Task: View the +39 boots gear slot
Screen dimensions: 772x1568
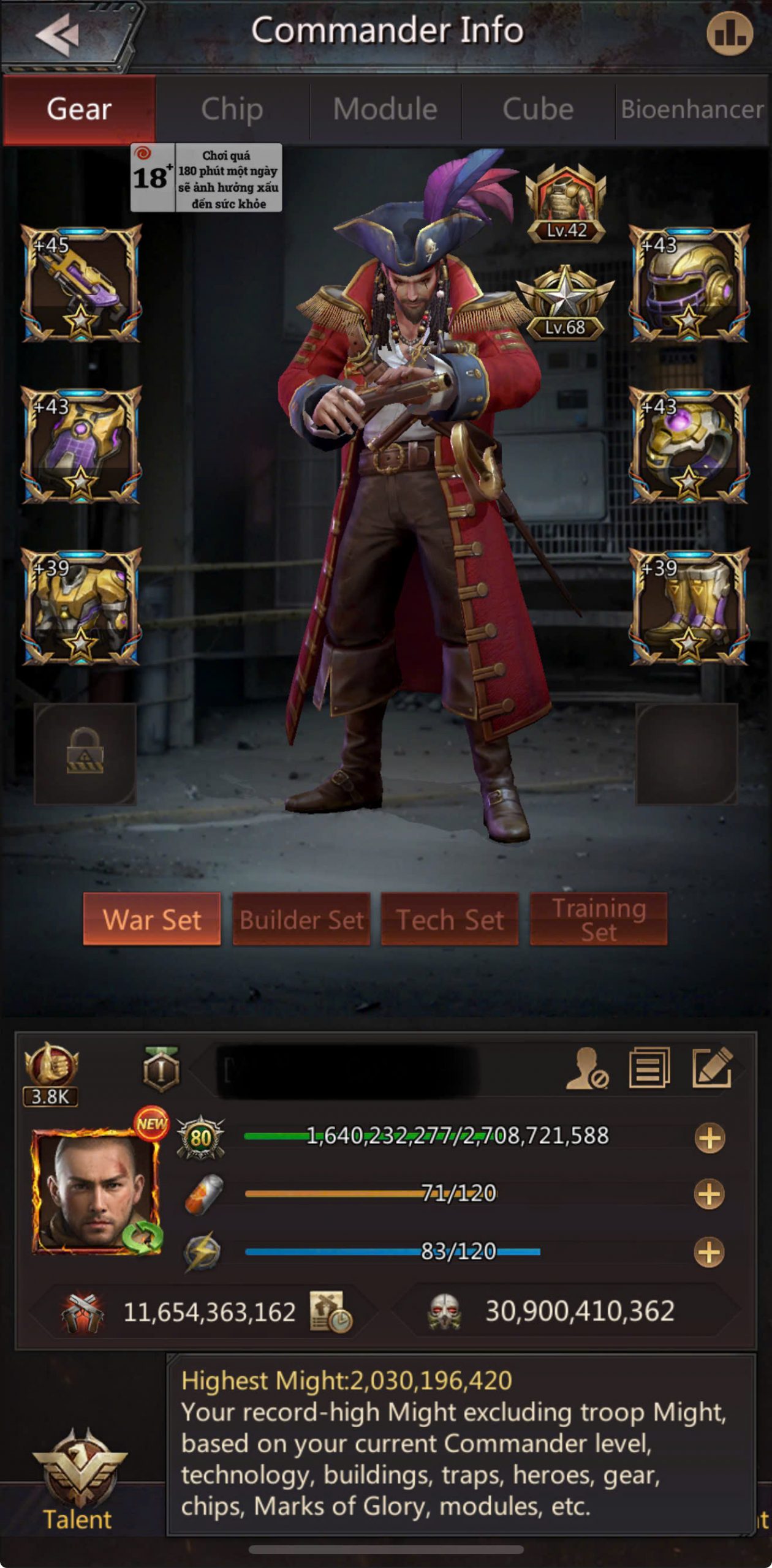Action: pyautogui.click(x=689, y=606)
